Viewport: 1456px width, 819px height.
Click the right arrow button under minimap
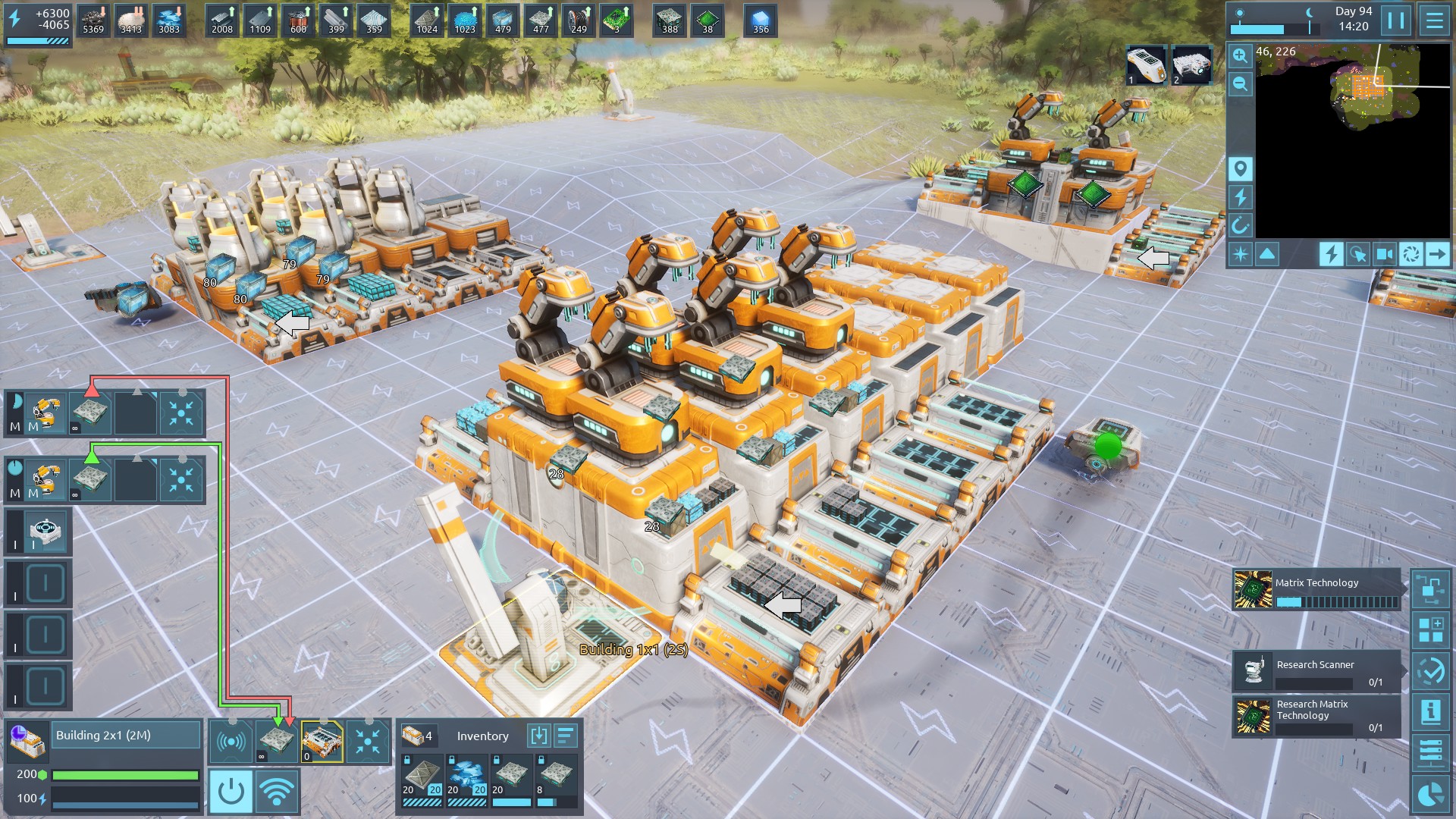click(x=1436, y=254)
